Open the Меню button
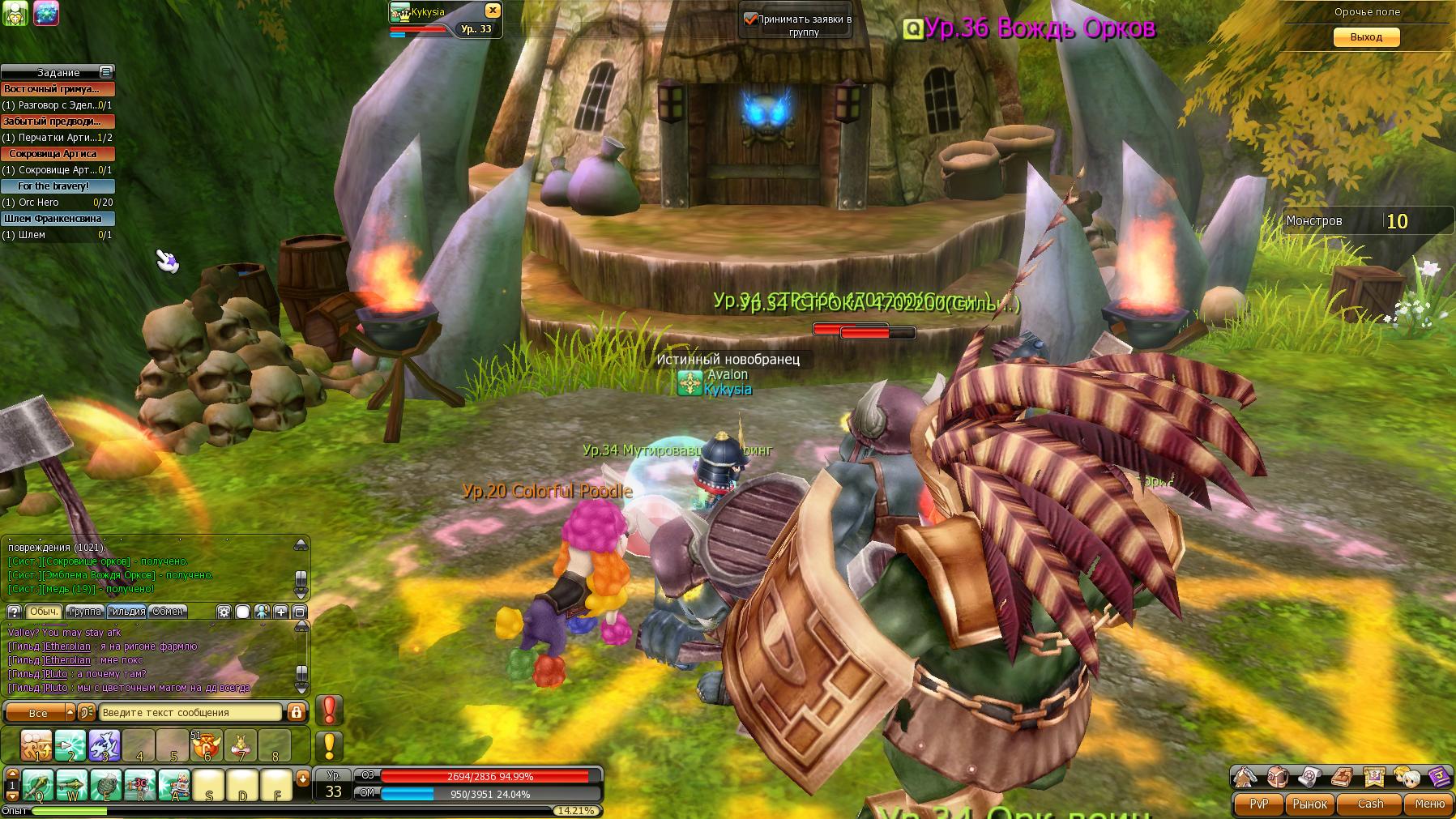Image resolution: width=1456 pixels, height=819 pixels. pos(1428,804)
